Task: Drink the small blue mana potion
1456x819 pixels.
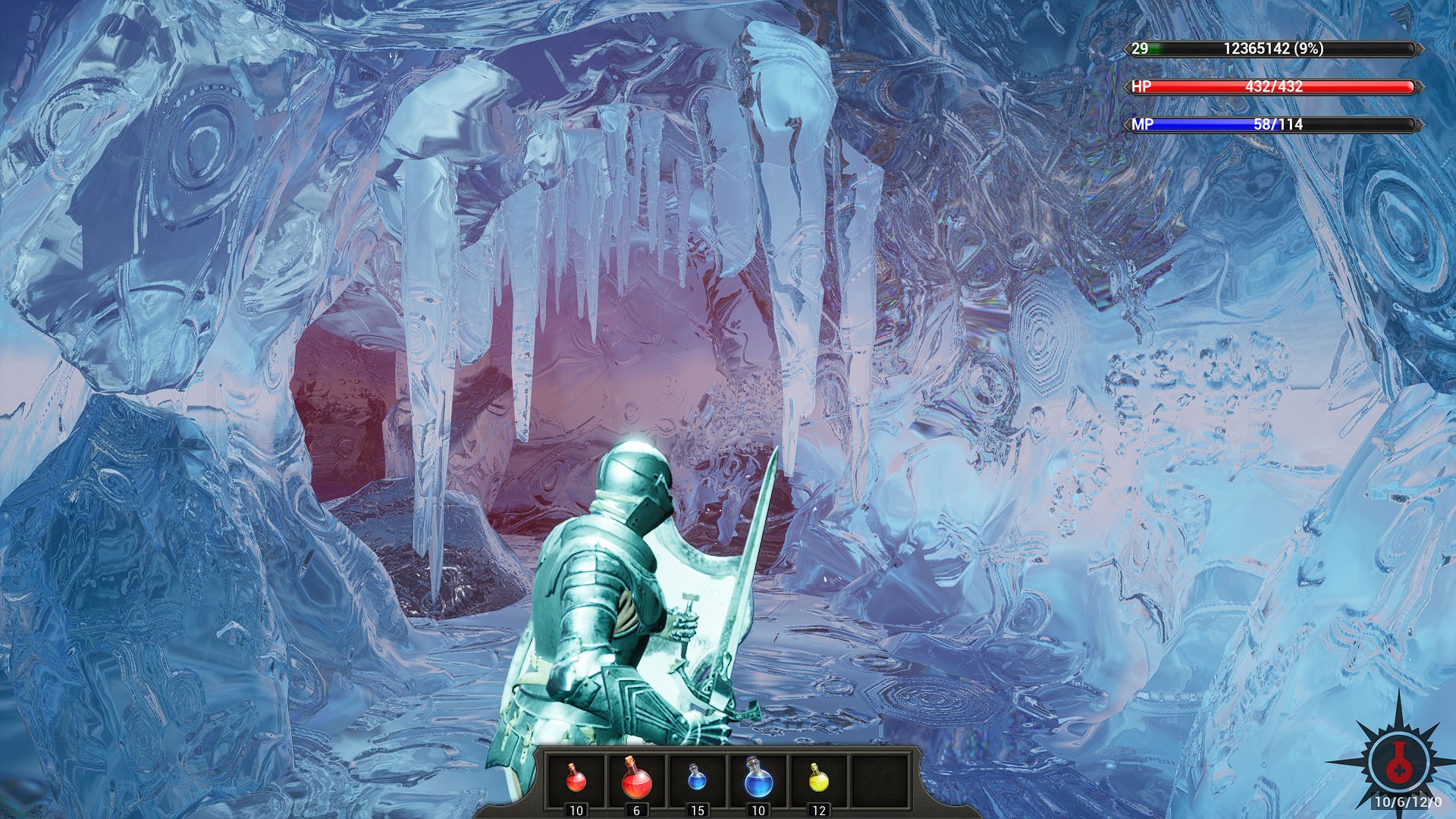Action: click(x=697, y=779)
